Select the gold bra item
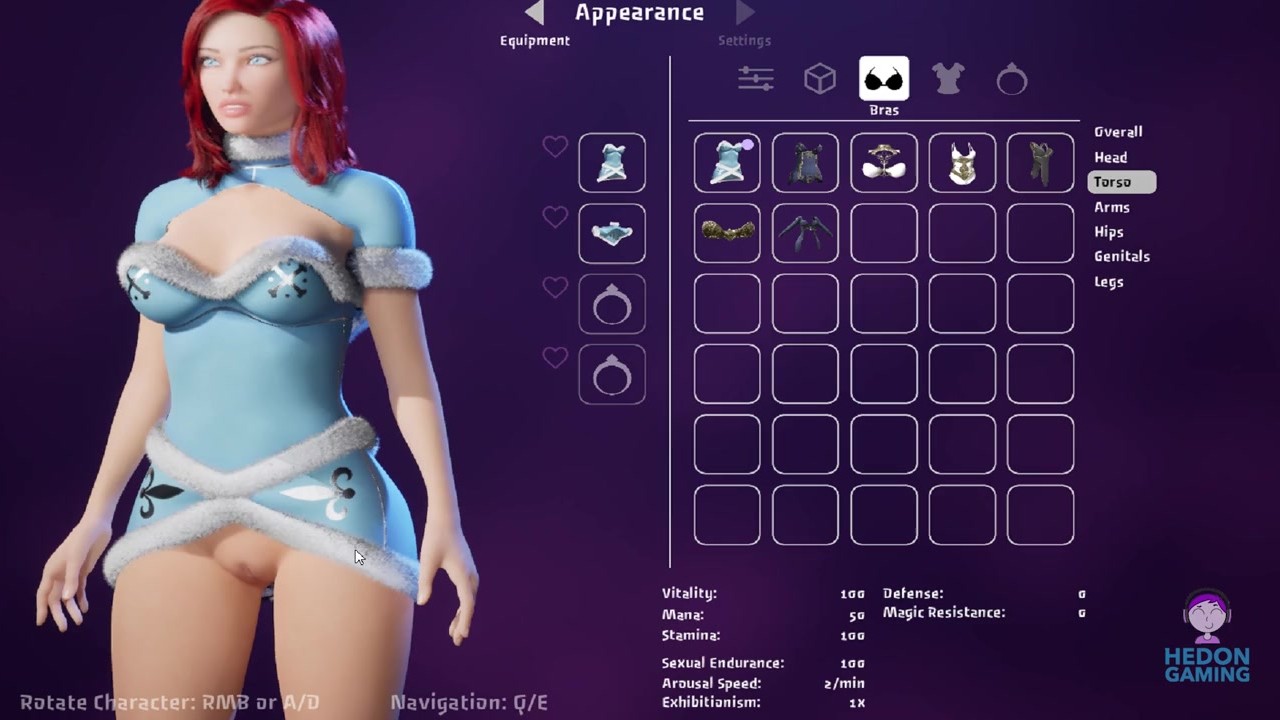 [727, 233]
